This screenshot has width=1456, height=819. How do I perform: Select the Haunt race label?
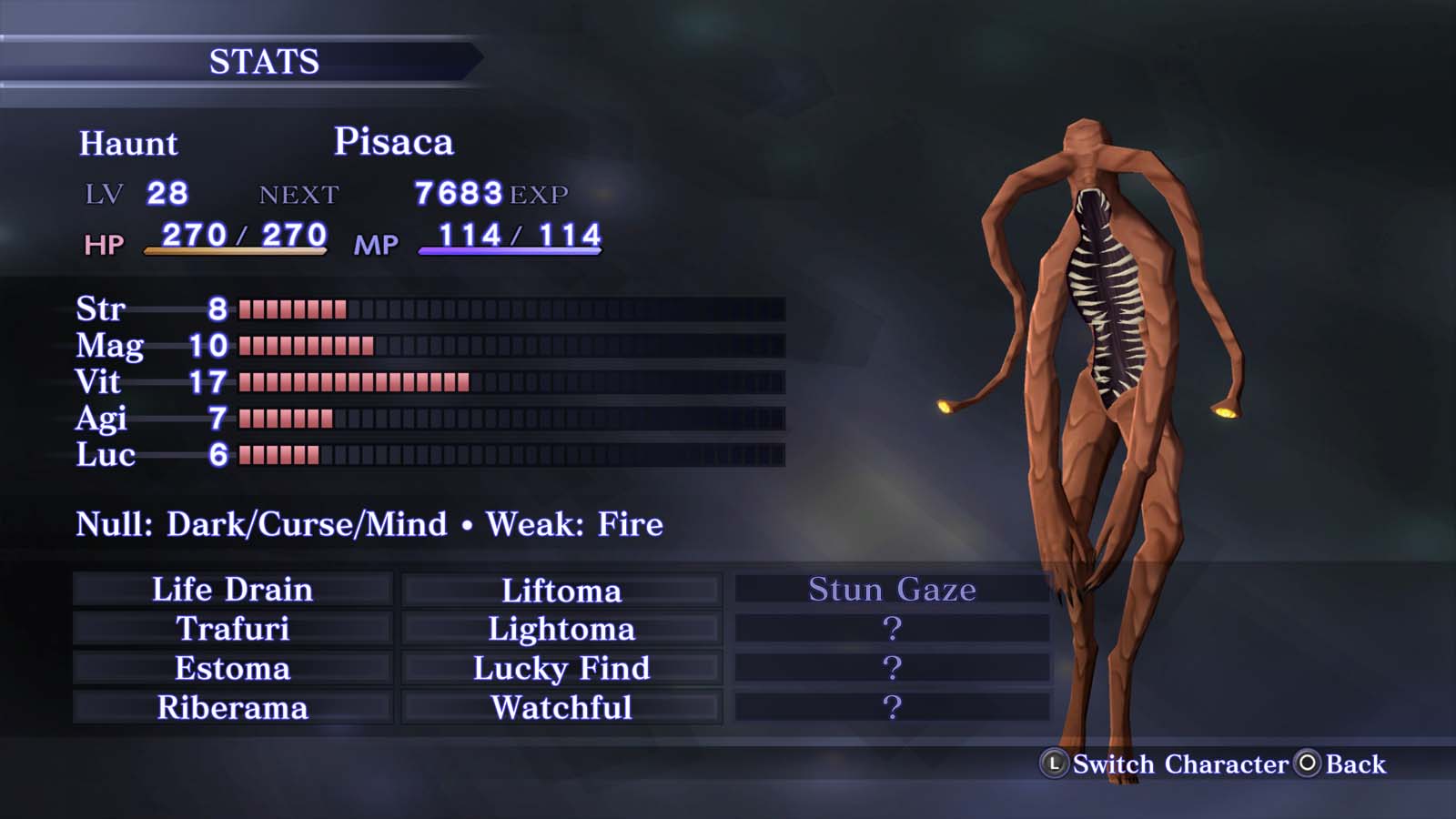pos(129,143)
